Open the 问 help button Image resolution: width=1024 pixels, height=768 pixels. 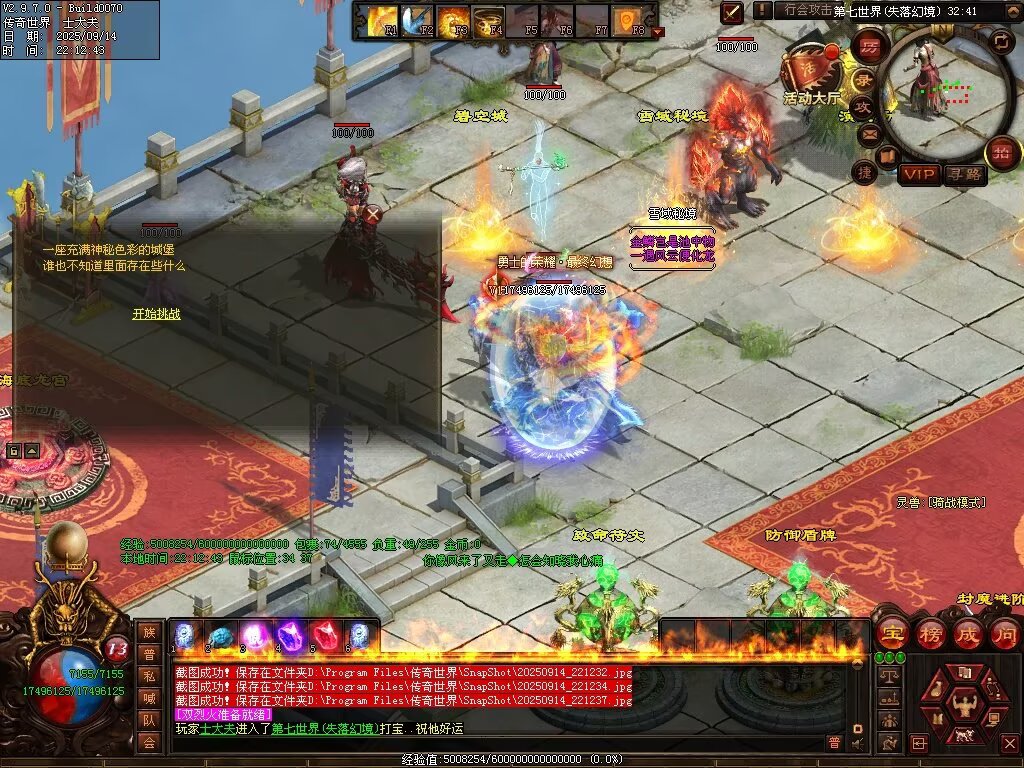[x=1004, y=634]
